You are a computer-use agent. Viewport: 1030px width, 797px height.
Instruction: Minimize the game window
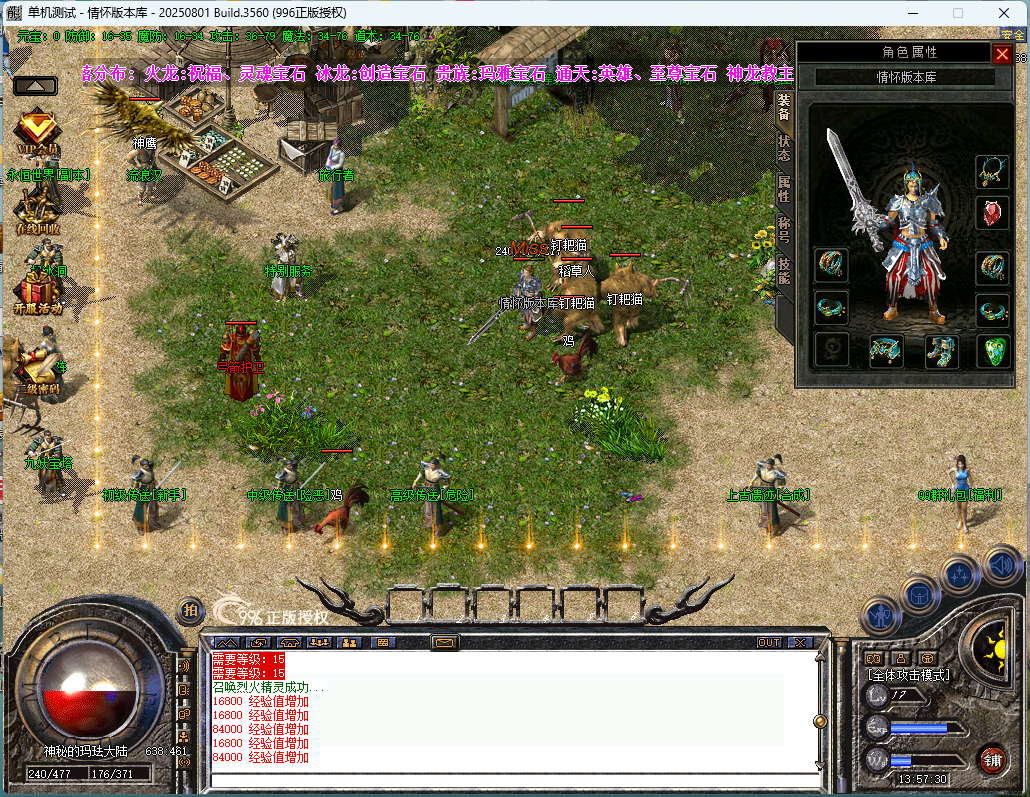pos(912,13)
